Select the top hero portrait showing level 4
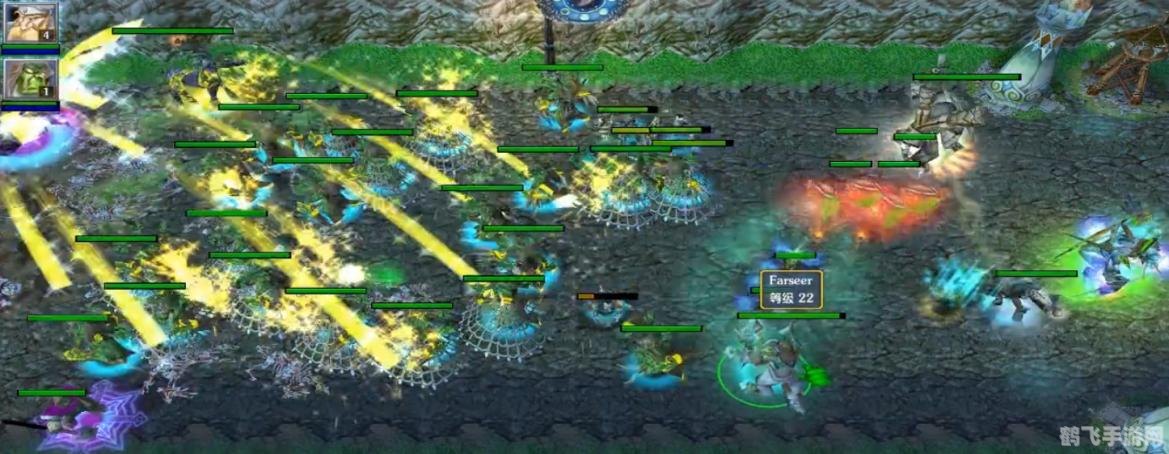Image resolution: width=1169 pixels, height=454 pixels. coord(29,24)
